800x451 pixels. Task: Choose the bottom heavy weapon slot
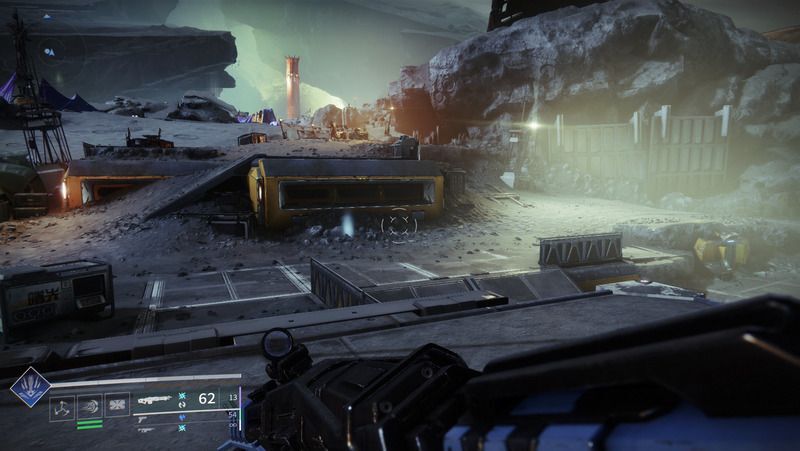point(147,429)
